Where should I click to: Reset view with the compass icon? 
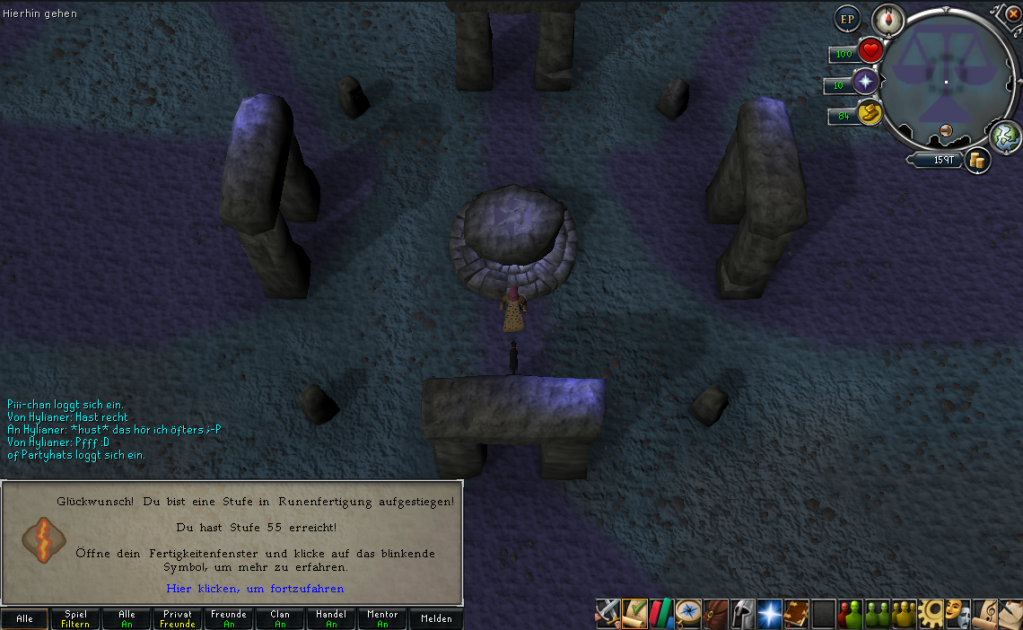887,19
